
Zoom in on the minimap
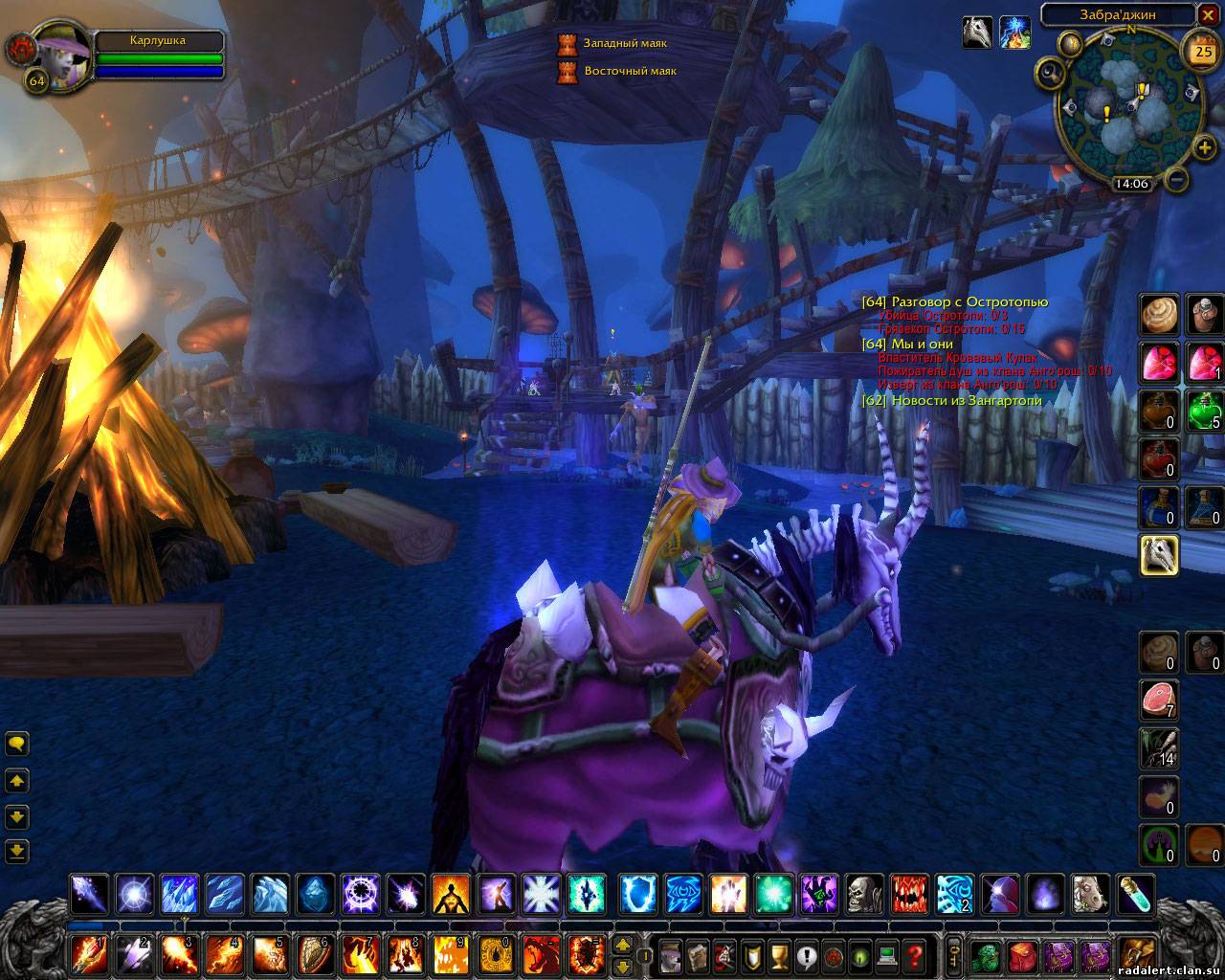[1204, 149]
